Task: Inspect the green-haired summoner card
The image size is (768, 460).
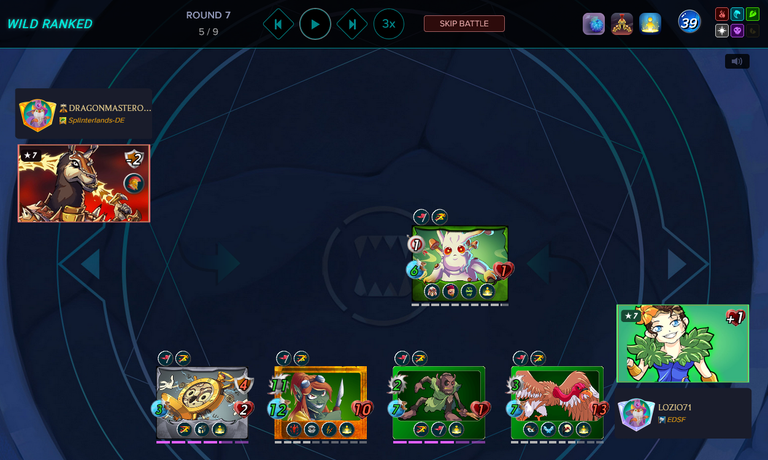Action: [682, 343]
